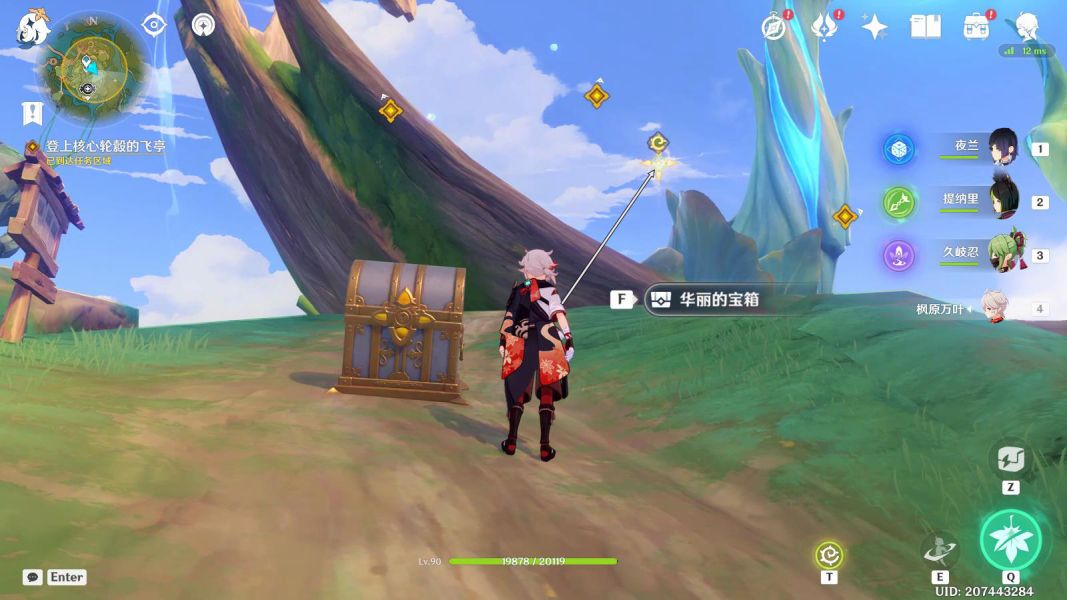Open the winged emblem icon with alert
1067x600 pixels.
coord(824,27)
